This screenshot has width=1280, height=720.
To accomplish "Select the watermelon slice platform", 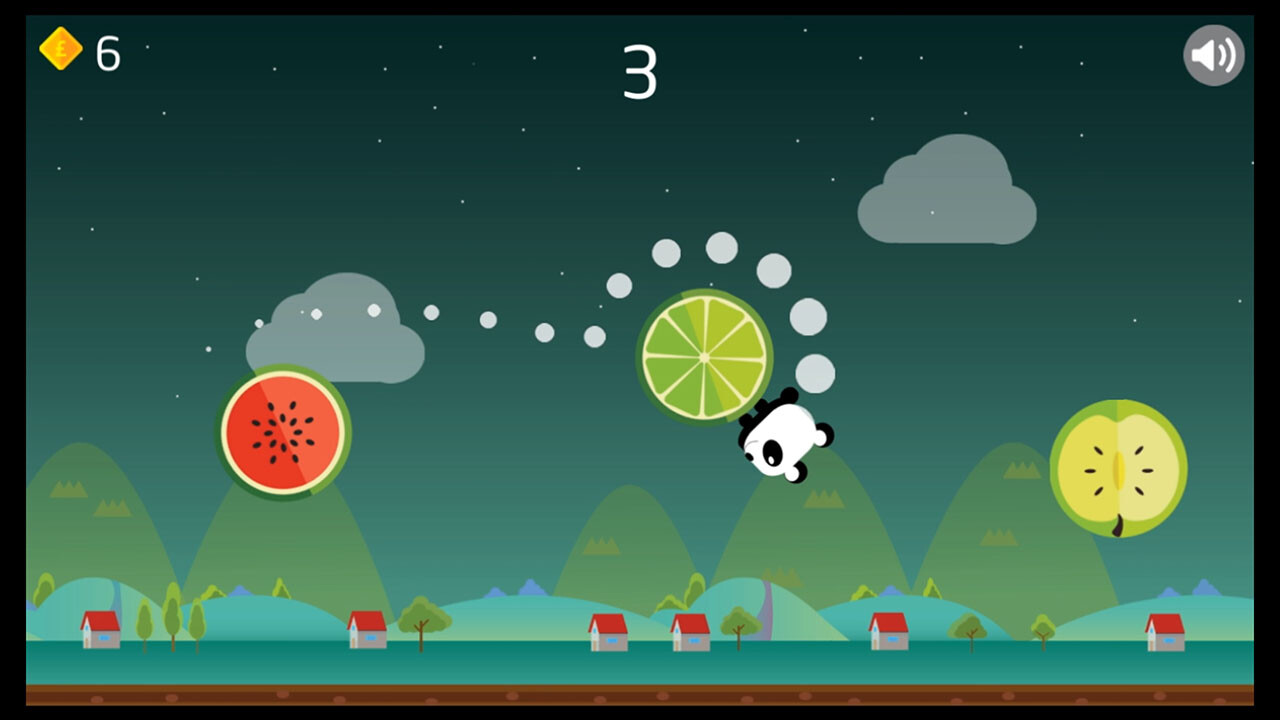I will click(281, 430).
